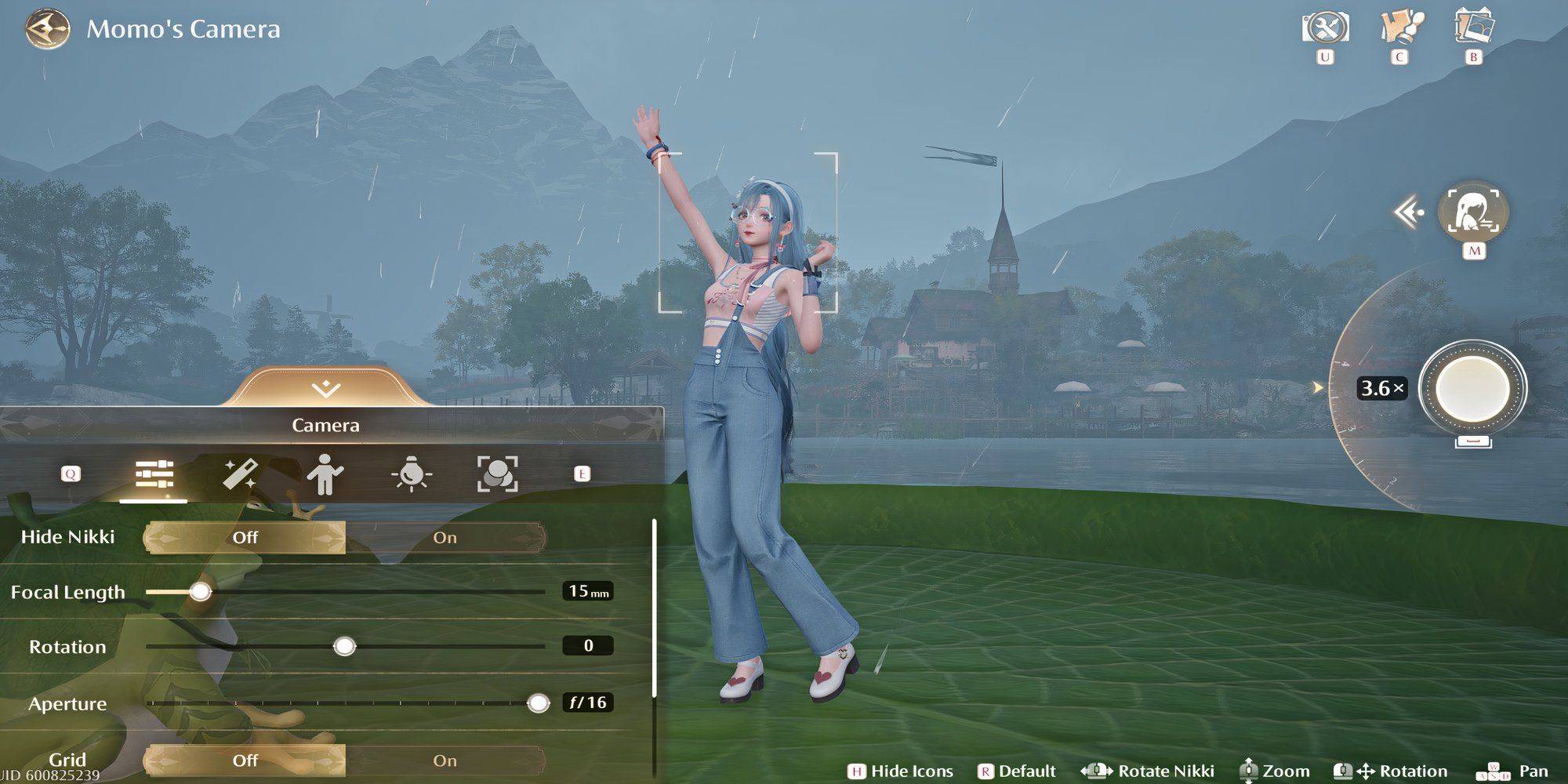Turn the Grid option On
This screenshot has width=1568, height=784.
[x=445, y=760]
